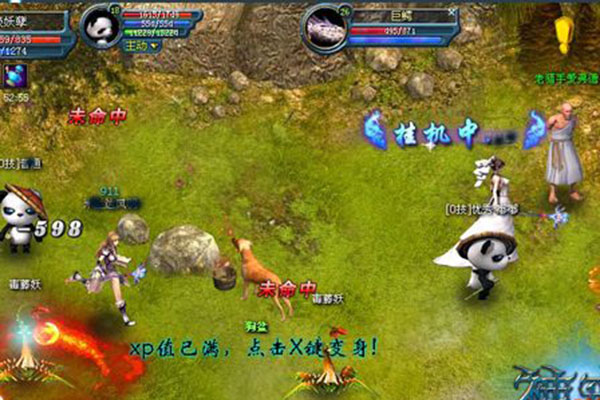Open the yellow exclamation quest notification
600x400 pixels.
pos(565,32)
